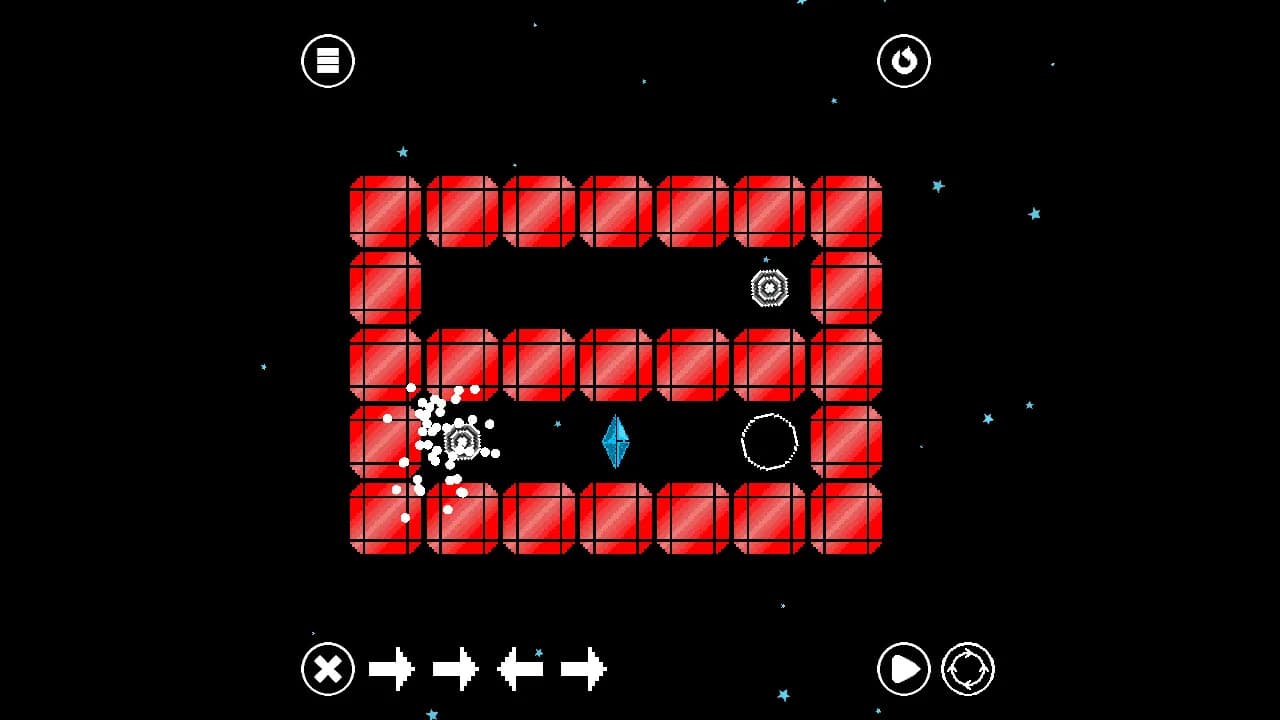Click the red block above the target circle
This screenshot has width=1280, height=720.
[x=768, y=365]
